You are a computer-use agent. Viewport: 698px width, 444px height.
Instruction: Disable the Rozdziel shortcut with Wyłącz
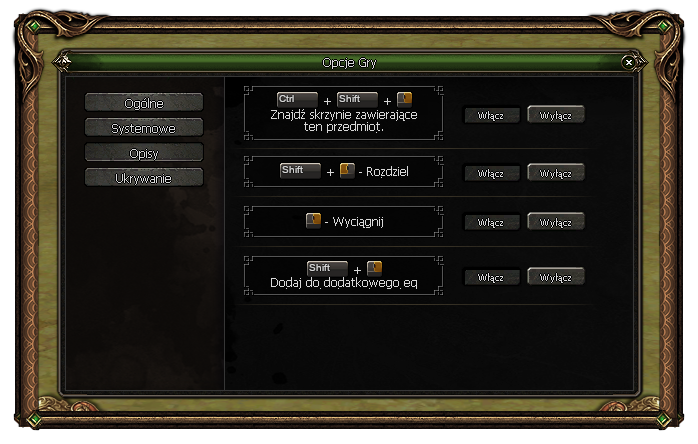(x=555, y=173)
